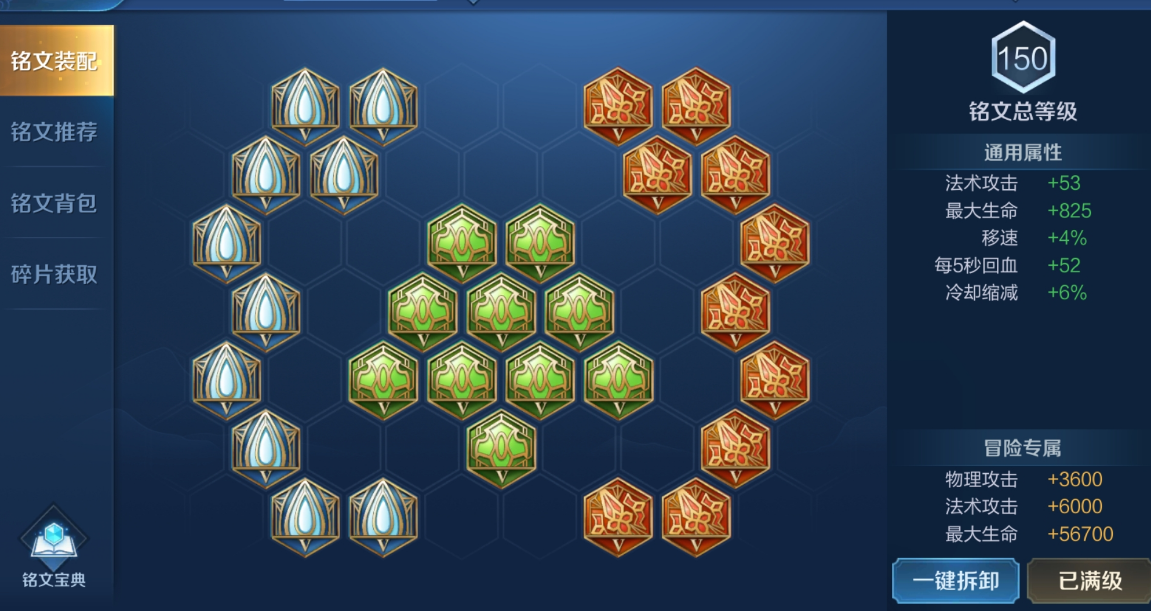Go to the 碎片获取 tab
The width and height of the screenshot is (1151, 611).
(55, 274)
